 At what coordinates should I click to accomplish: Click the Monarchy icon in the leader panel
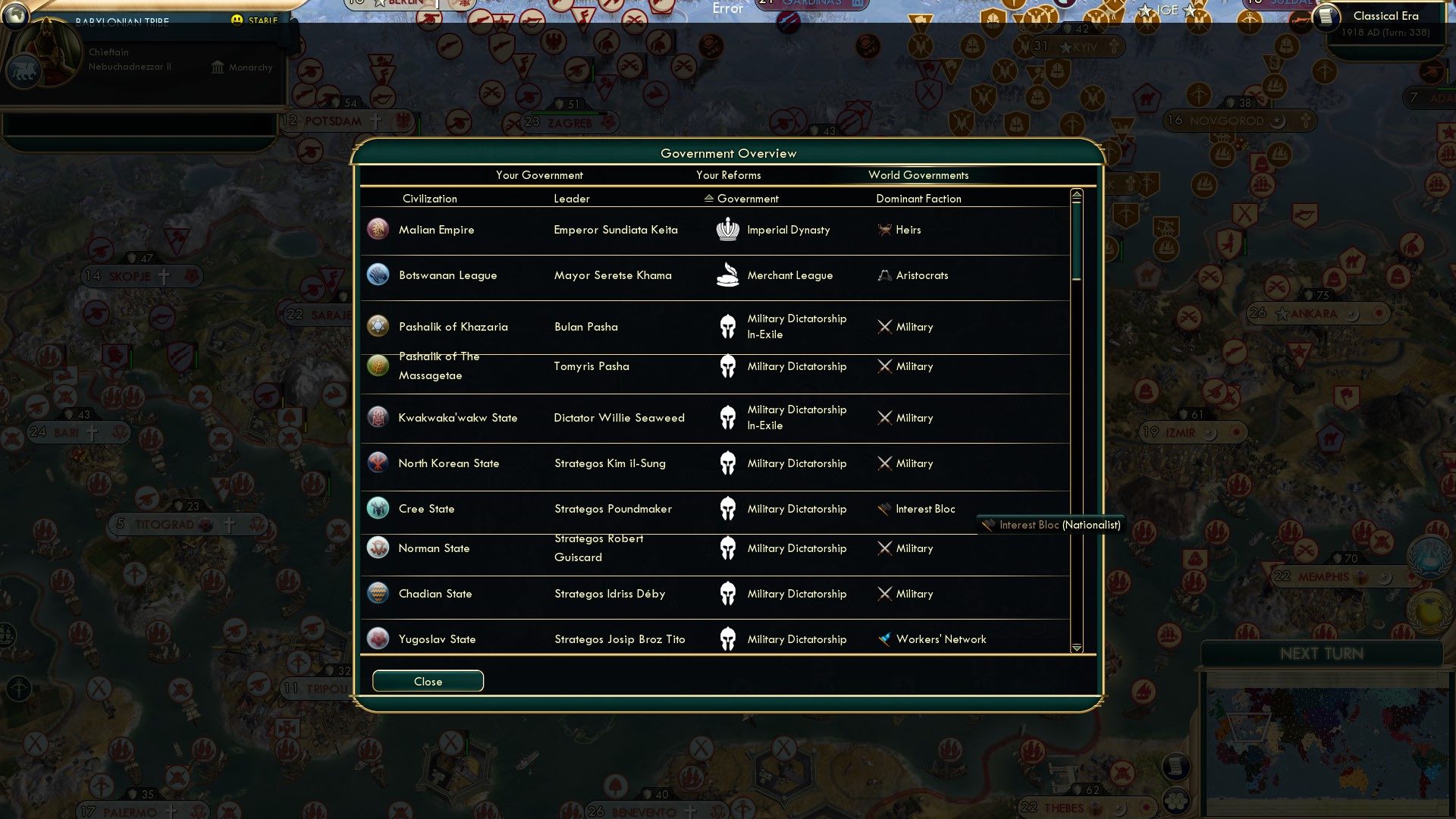click(217, 67)
